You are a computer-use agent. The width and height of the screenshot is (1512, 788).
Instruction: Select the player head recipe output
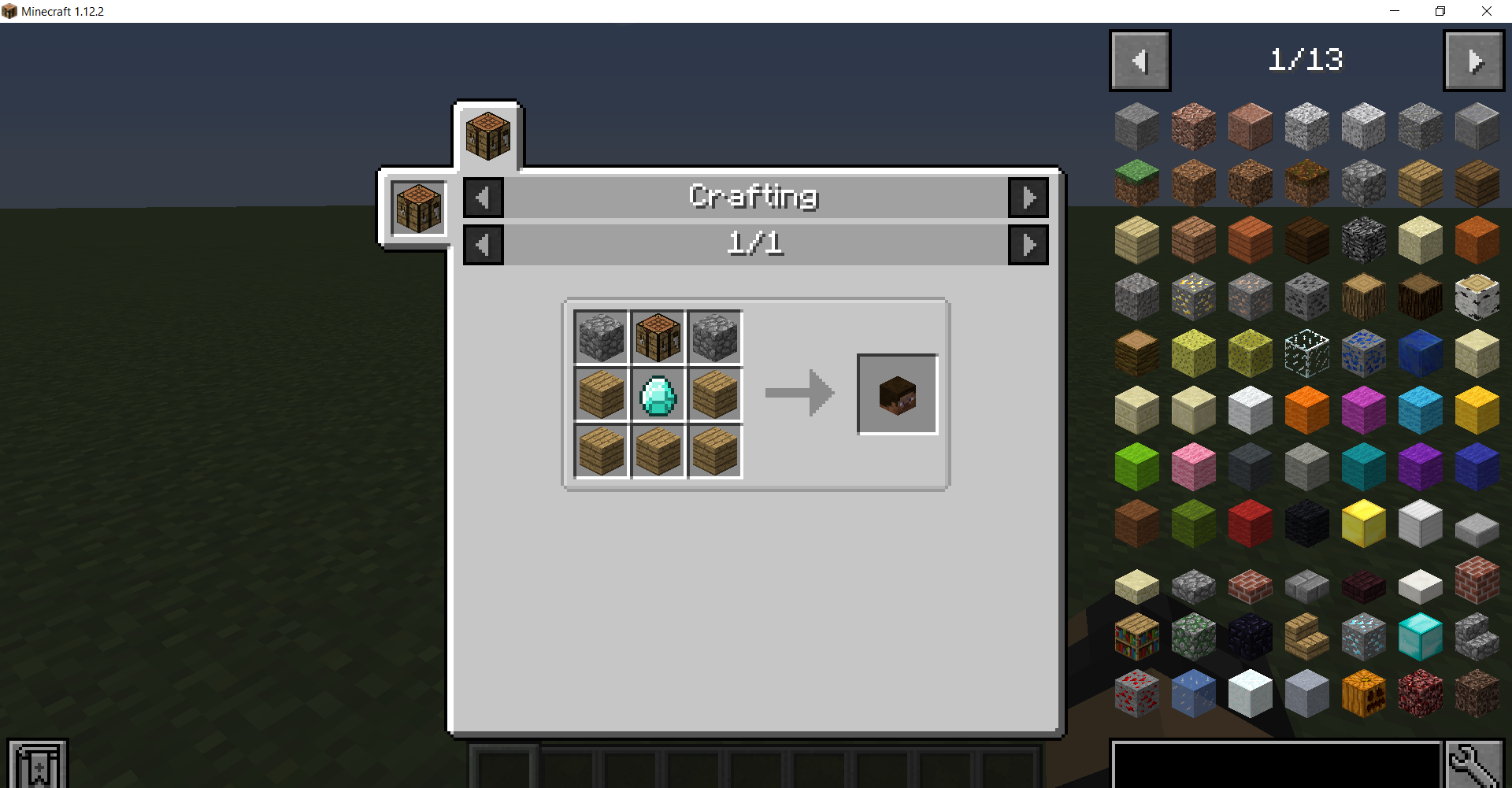point(897,394)
